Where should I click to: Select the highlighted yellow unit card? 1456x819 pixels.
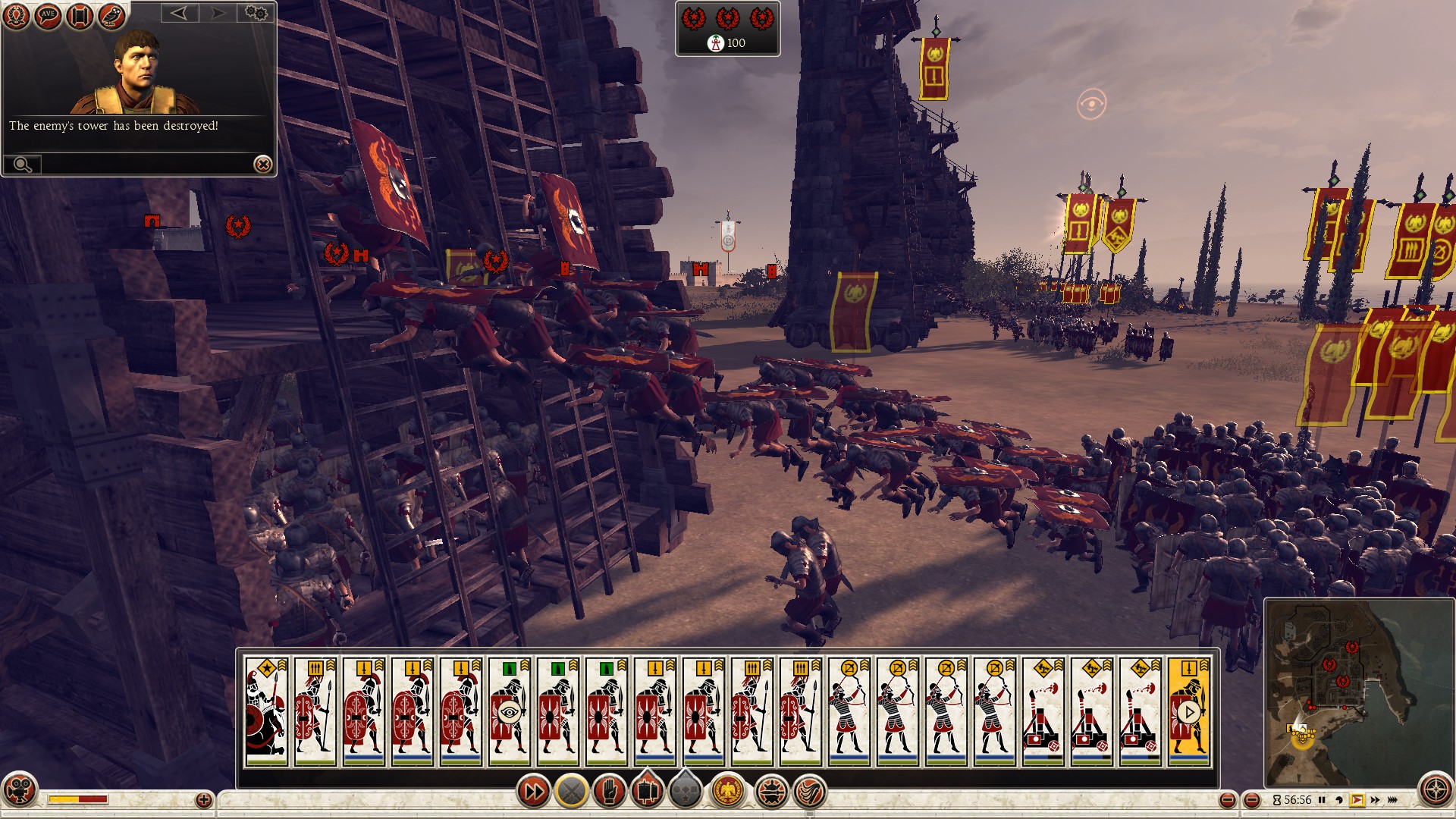pyautogui.click(x=1188, y=711)
